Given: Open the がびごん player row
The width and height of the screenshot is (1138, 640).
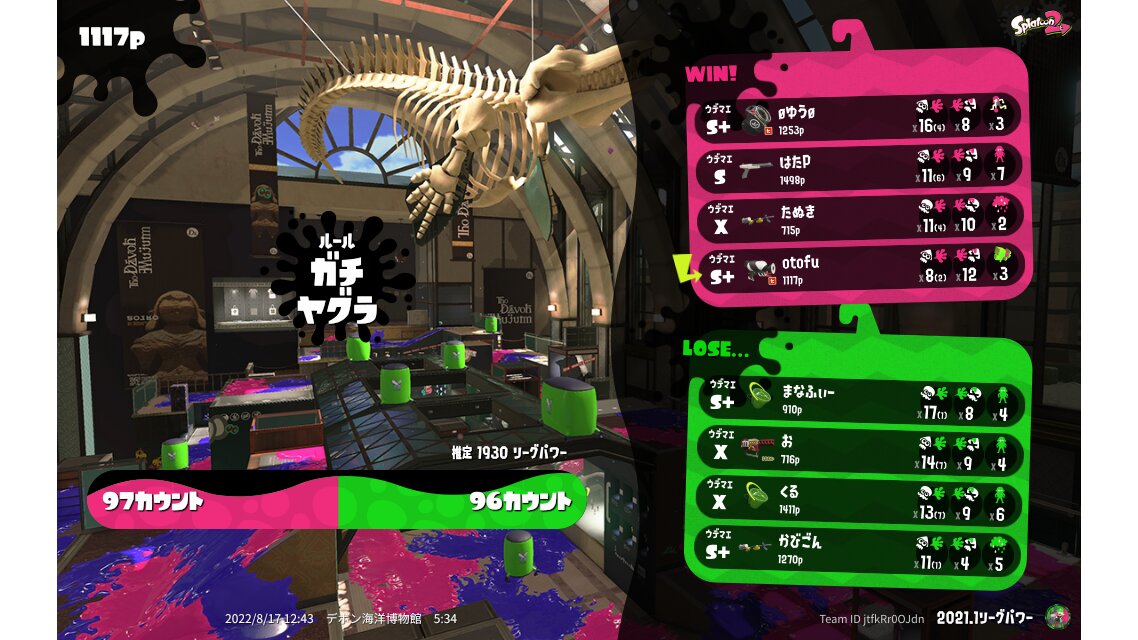Looking at the screenshot, I should click(x=858, y=550).
